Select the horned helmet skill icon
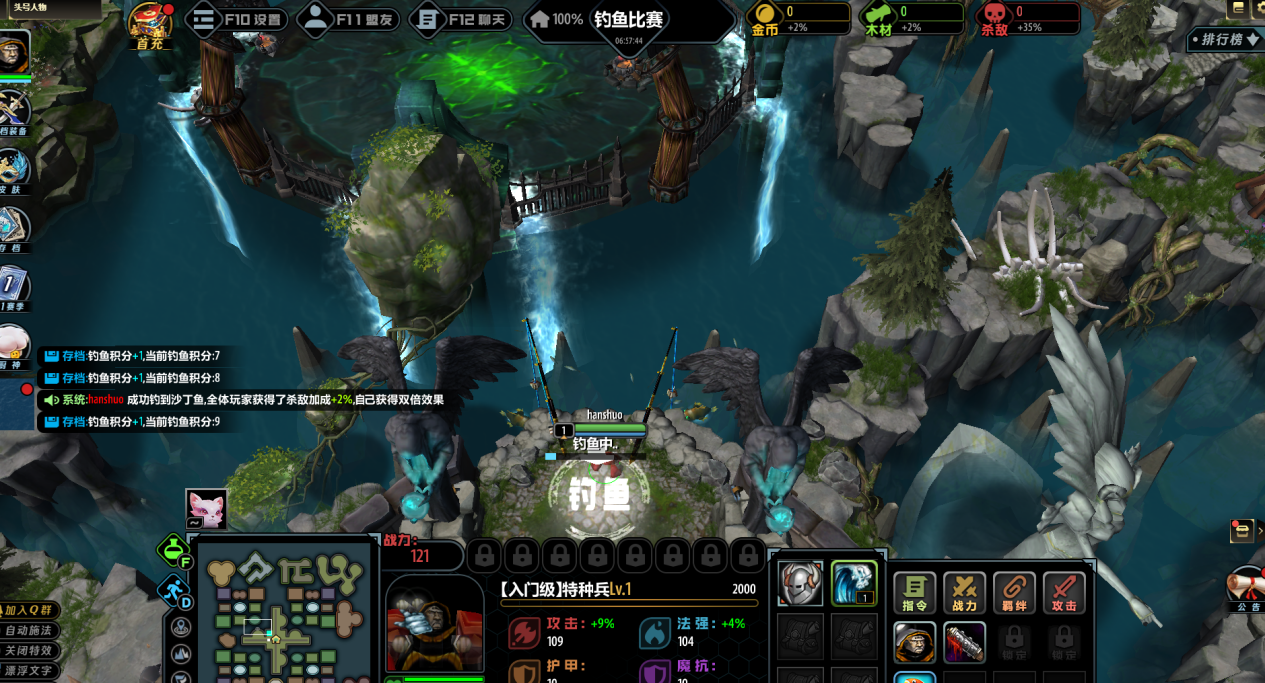This screenshot has width=1265, height=683. coord(801,583)
